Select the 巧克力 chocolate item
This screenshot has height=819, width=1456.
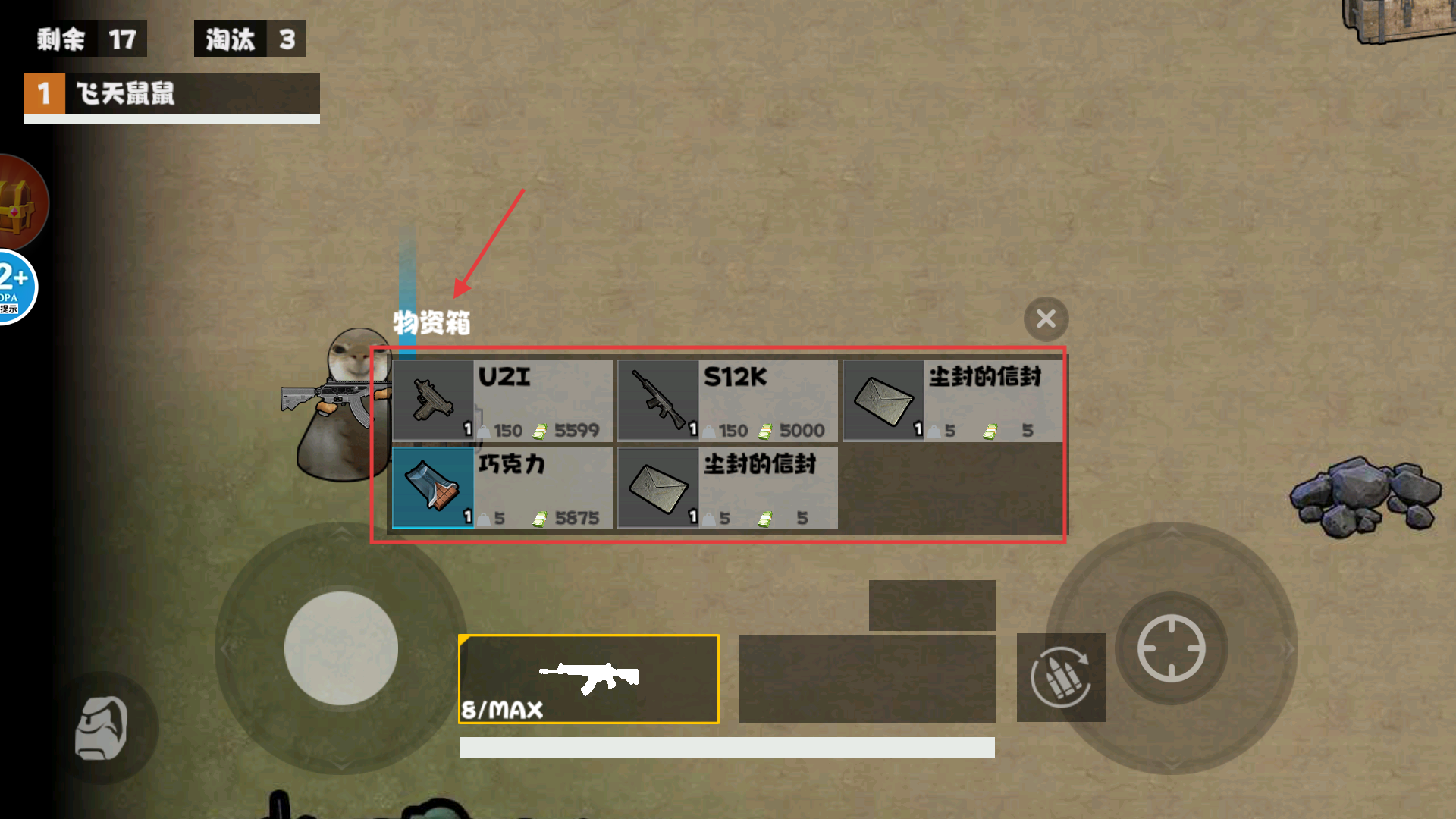pyautogui.click(x=502, y=488)
